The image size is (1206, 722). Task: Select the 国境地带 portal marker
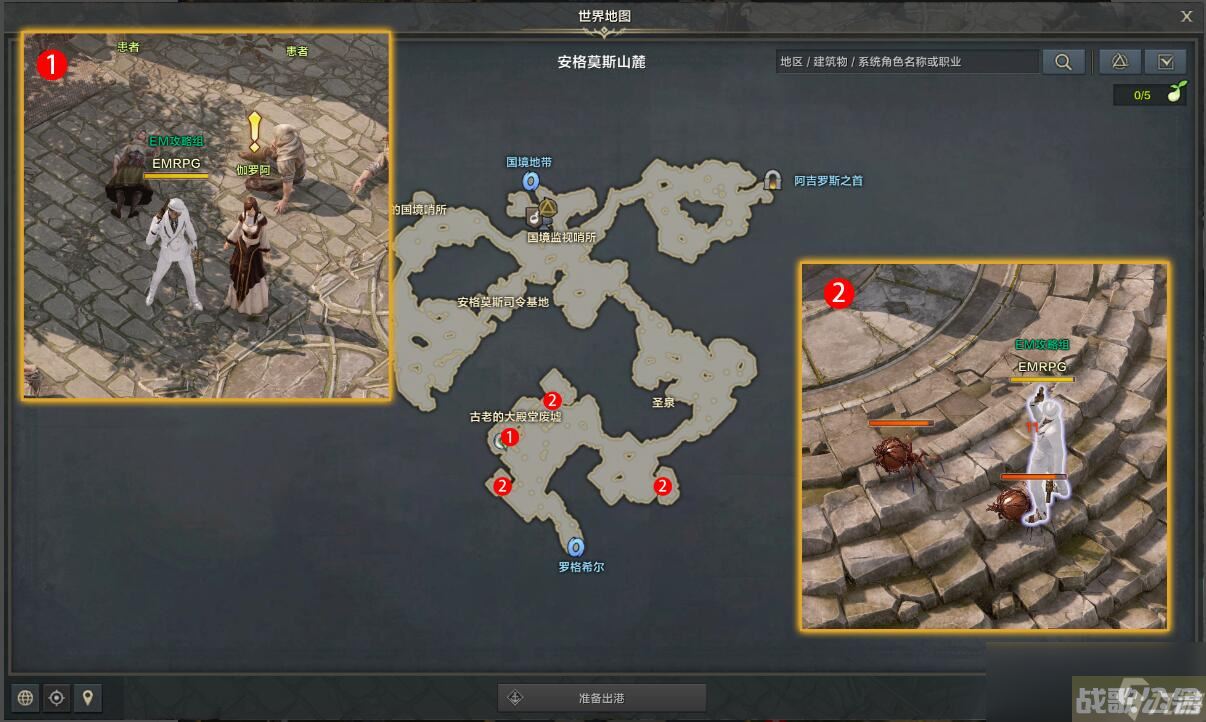(x=531, y=181)
